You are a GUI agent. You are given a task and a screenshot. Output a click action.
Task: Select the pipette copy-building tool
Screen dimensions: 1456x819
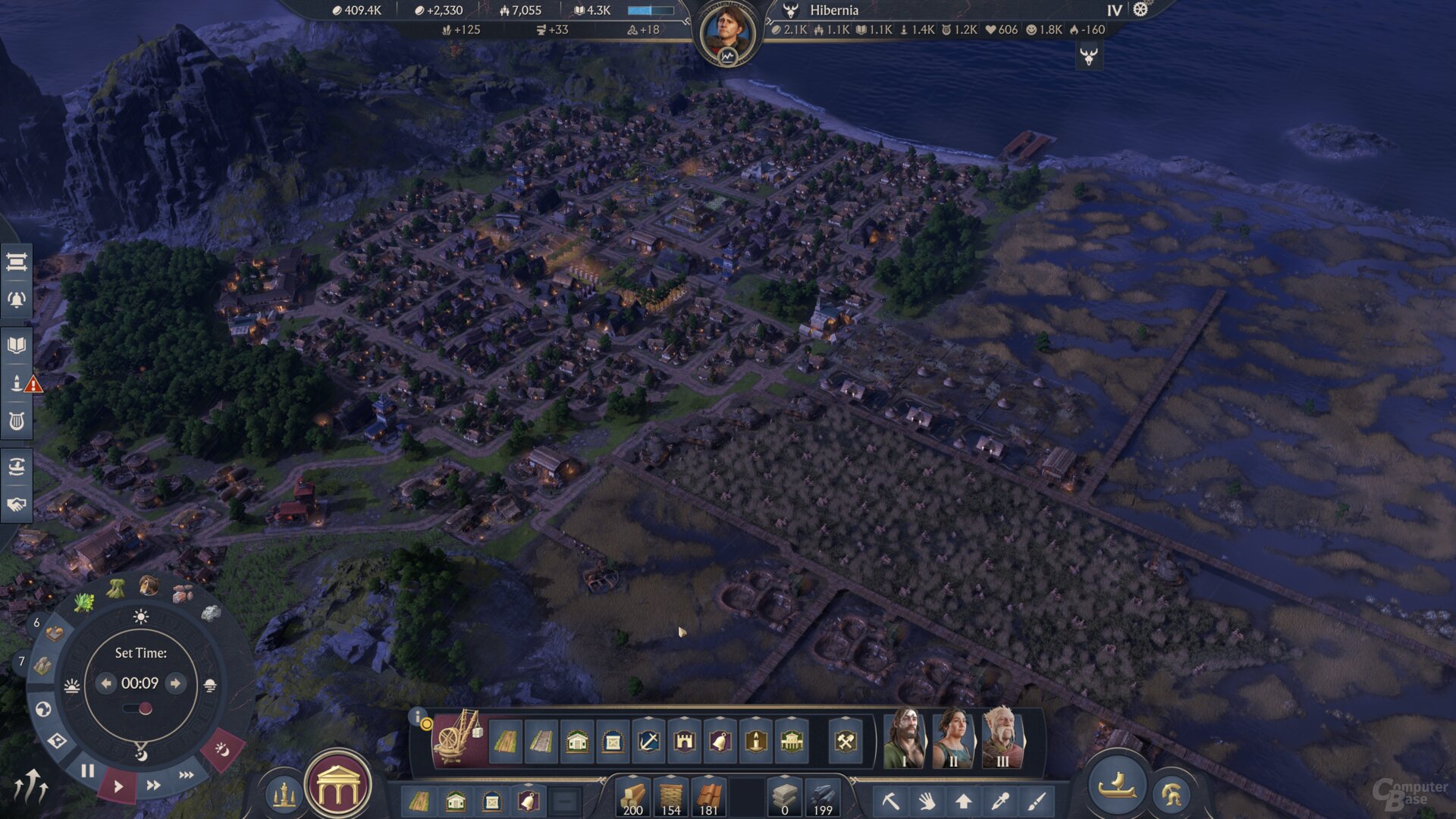1001,800
